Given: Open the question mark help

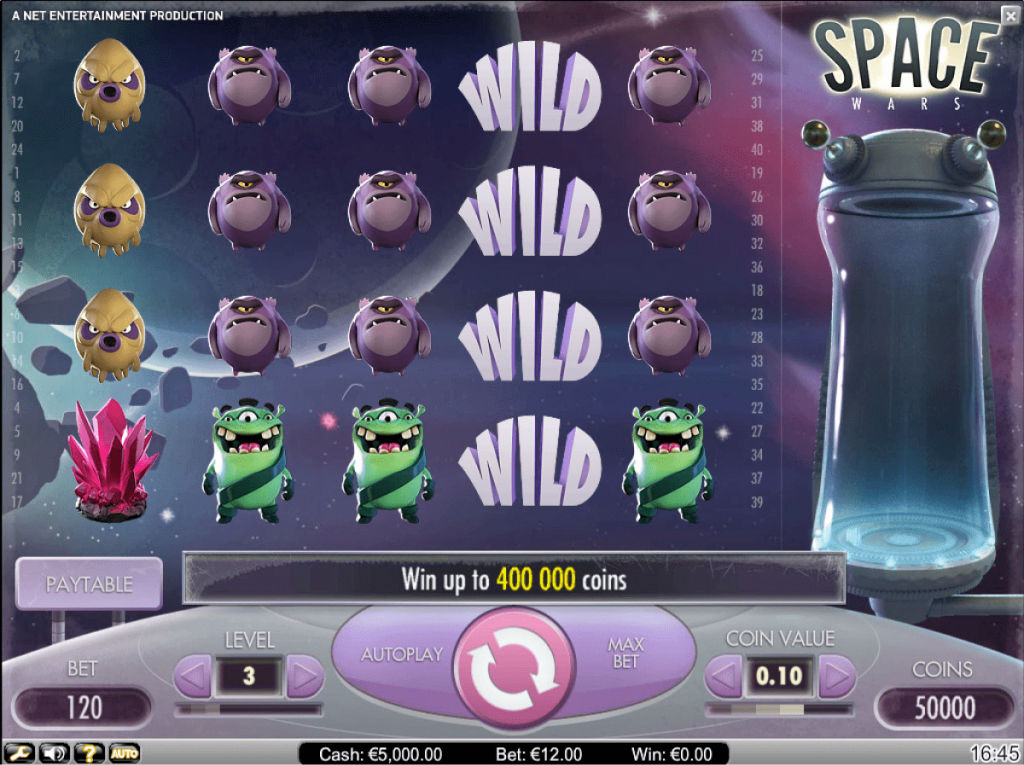Looking at the screenshot, I should (x=89, y=753).
